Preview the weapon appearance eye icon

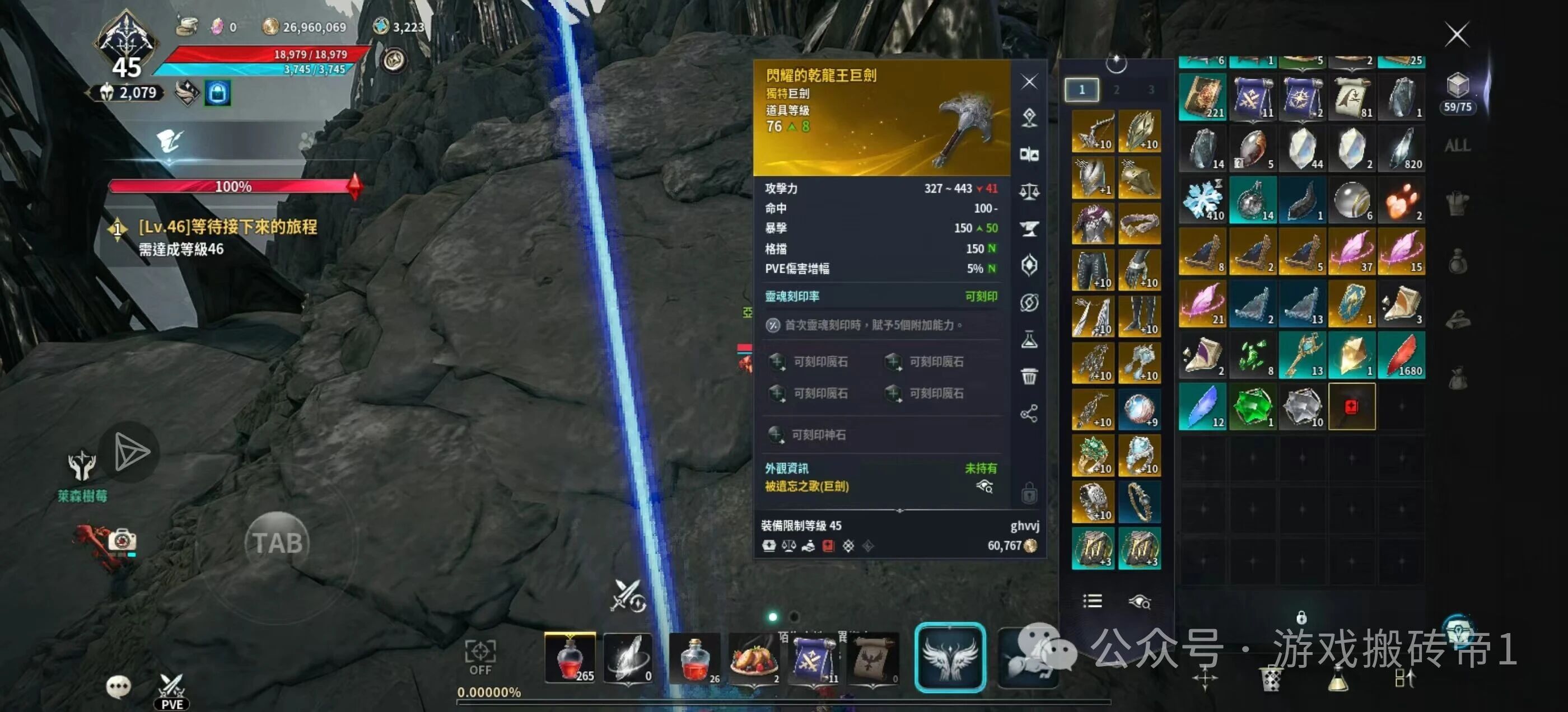984,486
